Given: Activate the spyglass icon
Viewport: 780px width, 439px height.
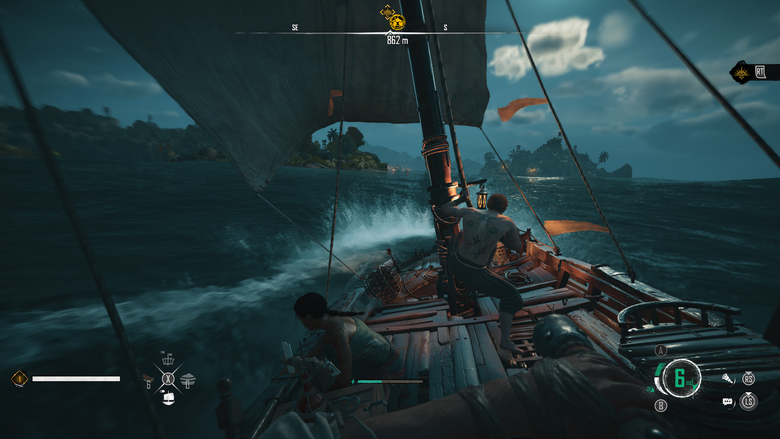Looking at the screenshot, I should tap(727, 379).
